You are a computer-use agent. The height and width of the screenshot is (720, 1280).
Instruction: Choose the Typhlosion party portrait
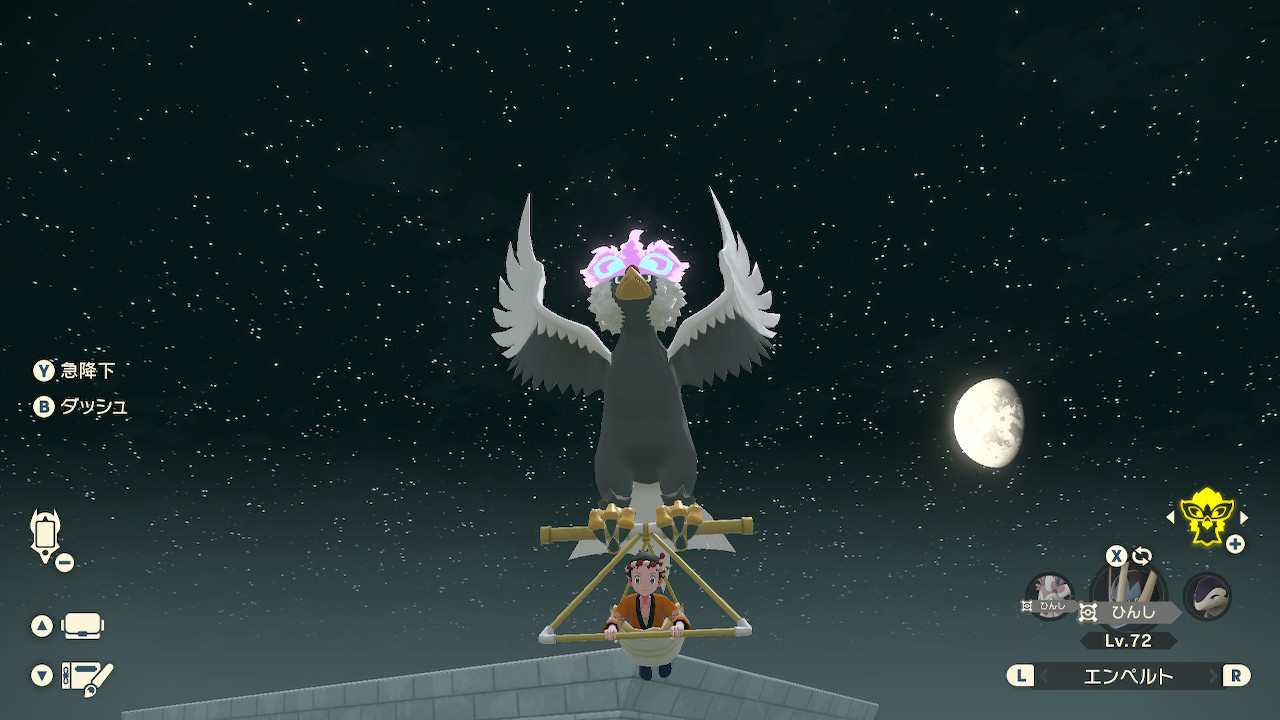click(x=1207, y=596)
